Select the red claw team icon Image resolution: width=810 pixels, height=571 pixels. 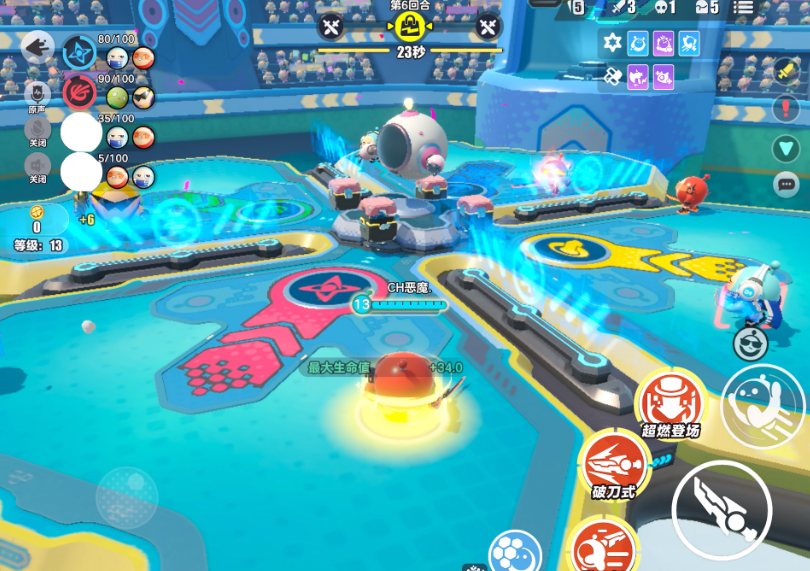coord(79,92)
